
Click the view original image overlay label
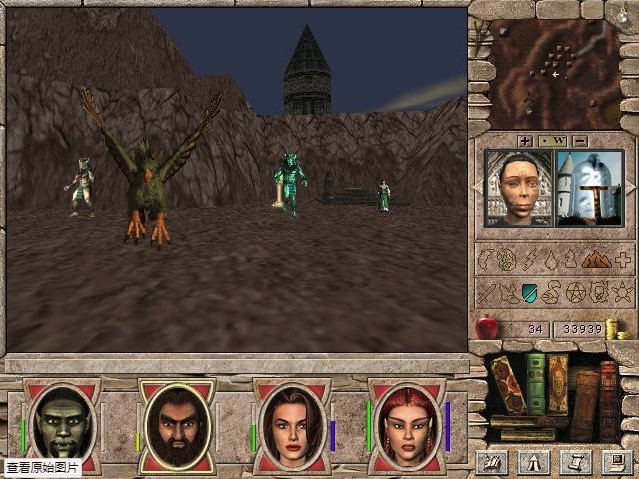tap(42, 467)
